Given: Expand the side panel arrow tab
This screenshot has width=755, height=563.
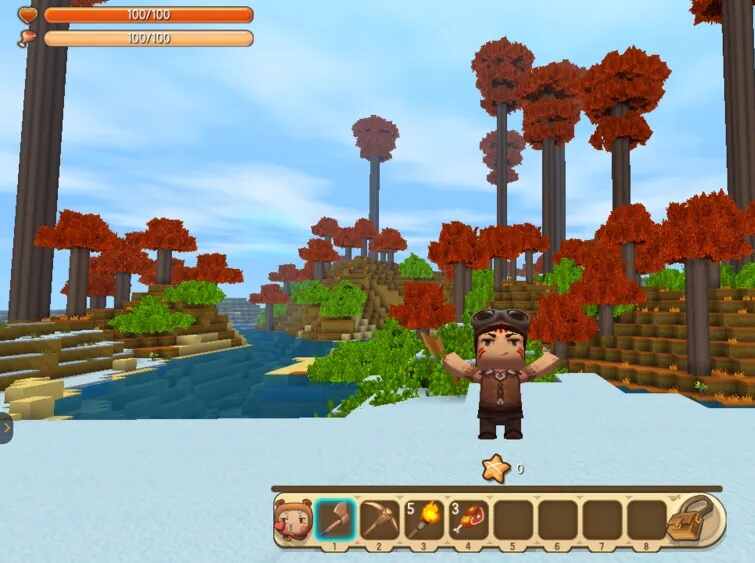Looking at the screenshot, I should pyautogui.click(x=5, y=428).
